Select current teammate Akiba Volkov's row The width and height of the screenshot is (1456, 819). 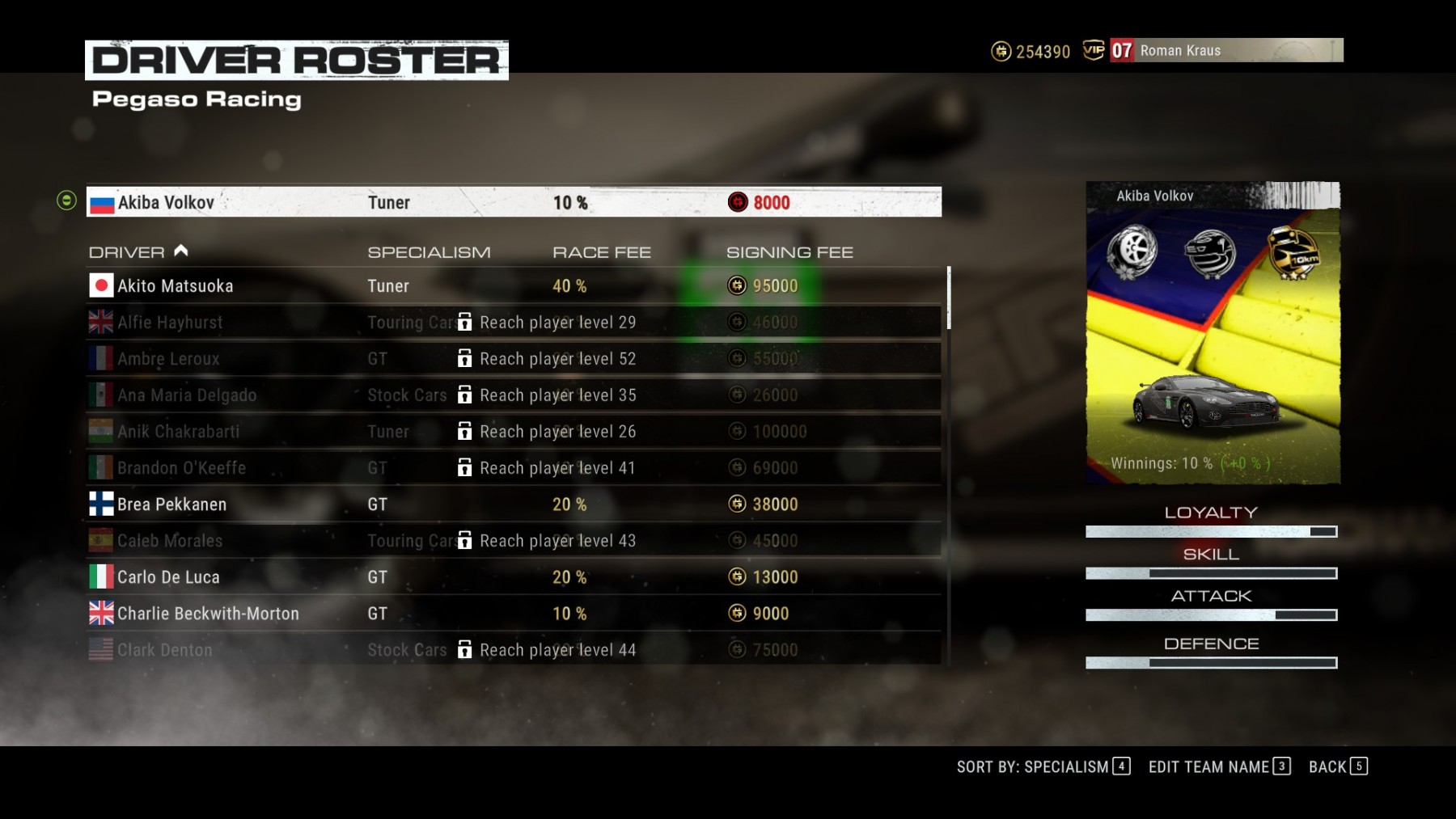(x=513, y=202)
